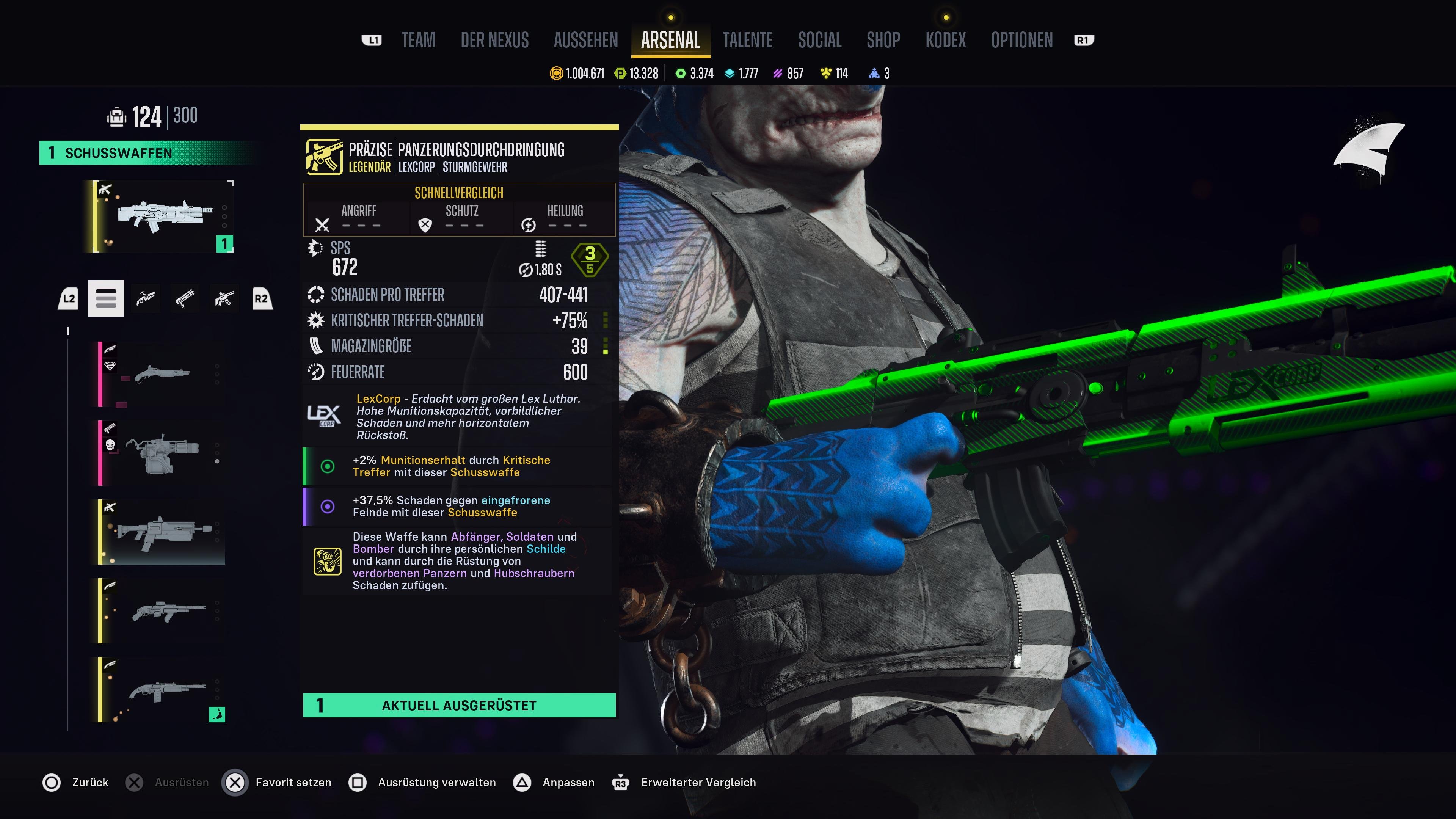The image size is (1456, 819).
Task: Open Erweiterter Vergleich
Action: pyautogui.click(x=698, y=782)
